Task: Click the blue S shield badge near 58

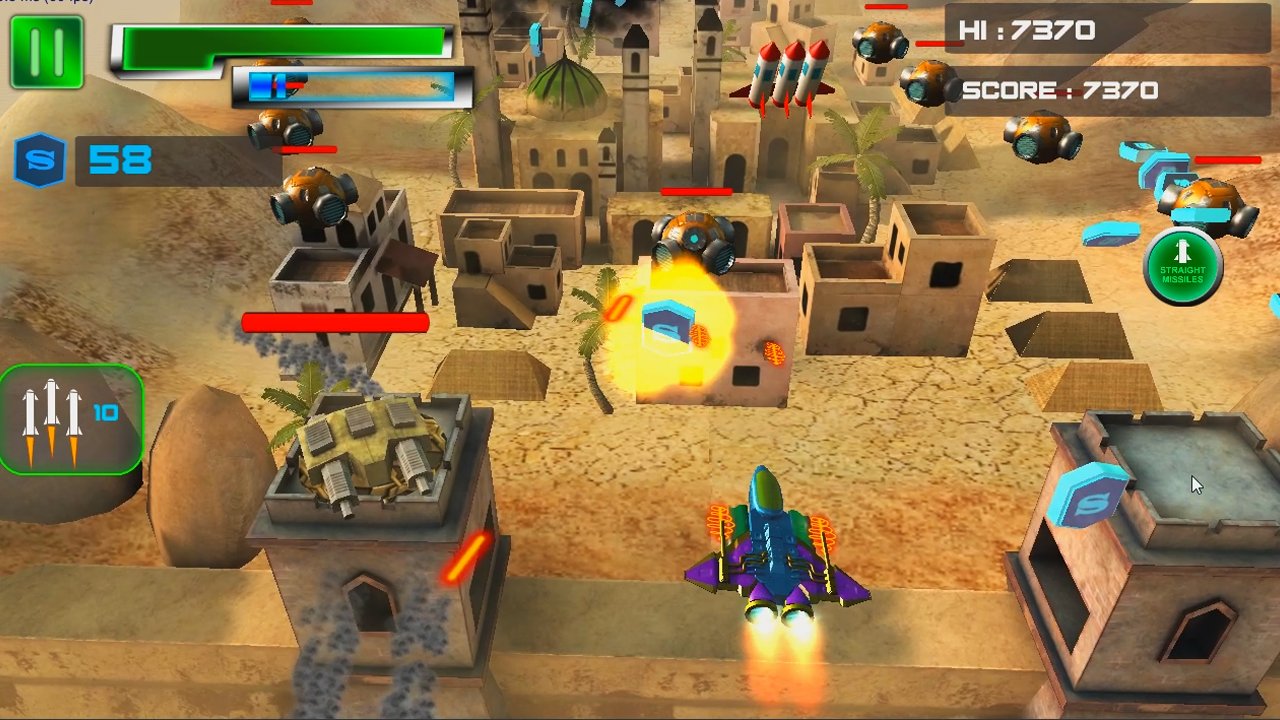Action: [38, 160]
